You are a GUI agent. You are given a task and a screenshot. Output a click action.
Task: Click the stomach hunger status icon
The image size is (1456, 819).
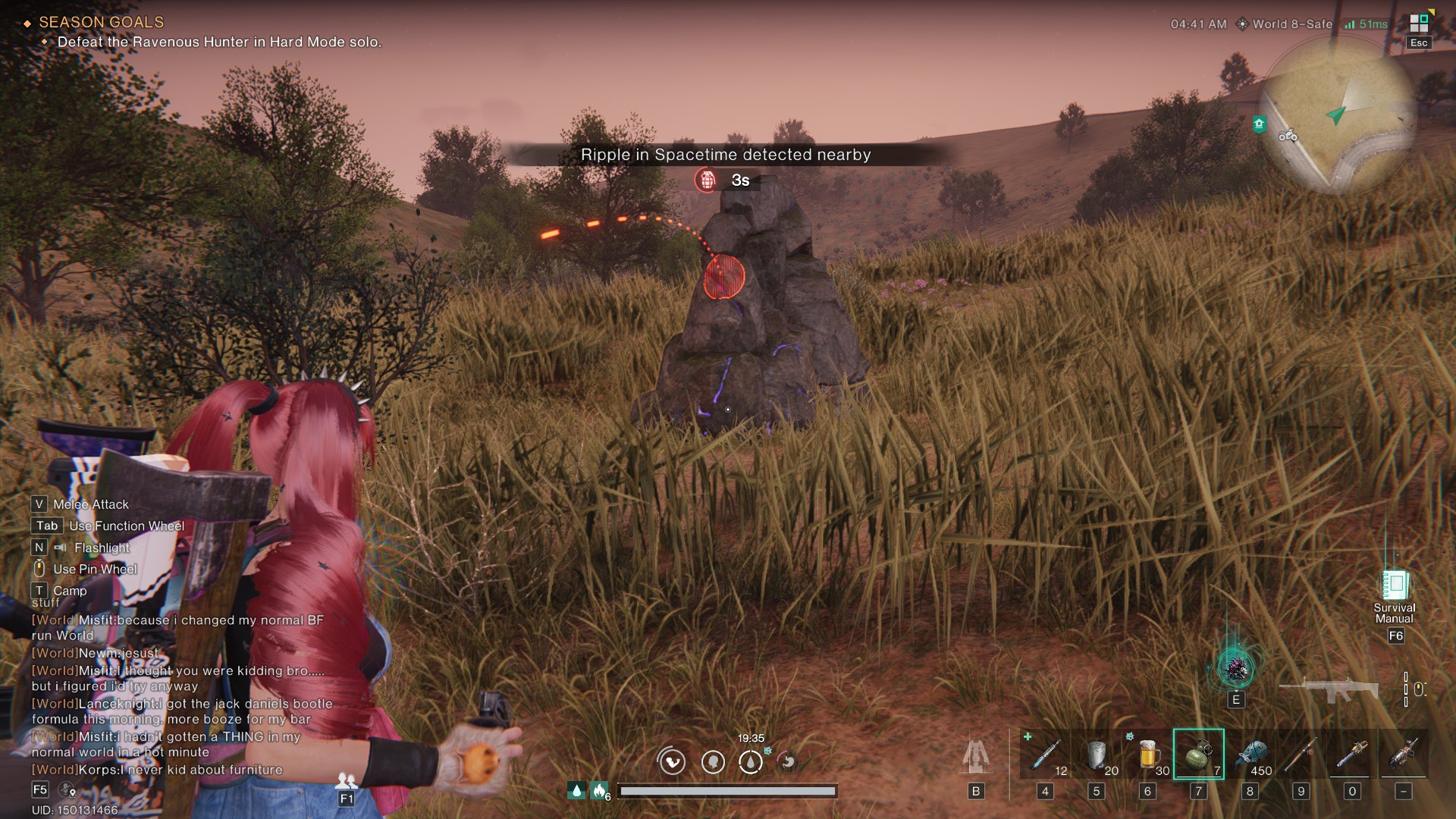coord(786,763)
